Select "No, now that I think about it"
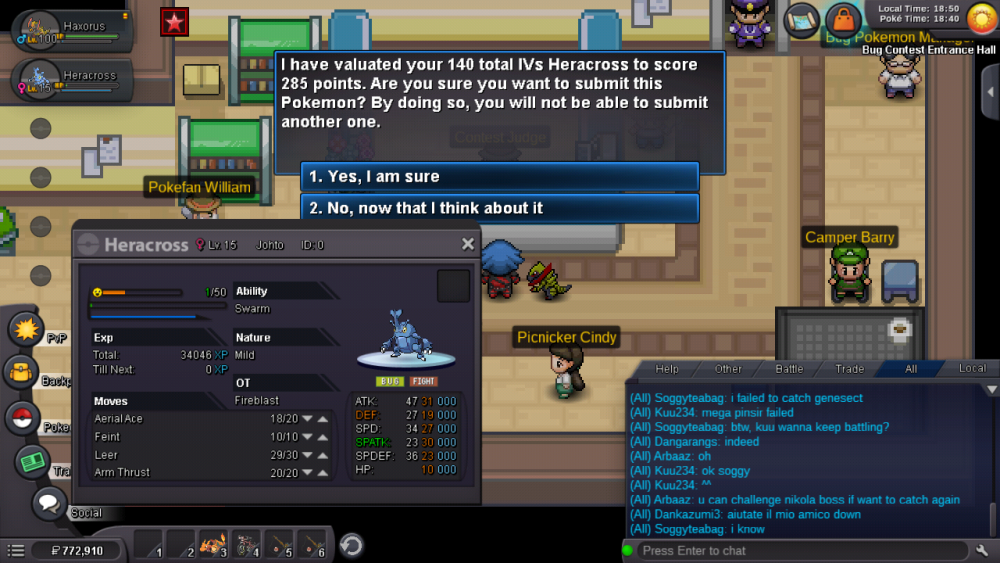 tap(499, 208)
